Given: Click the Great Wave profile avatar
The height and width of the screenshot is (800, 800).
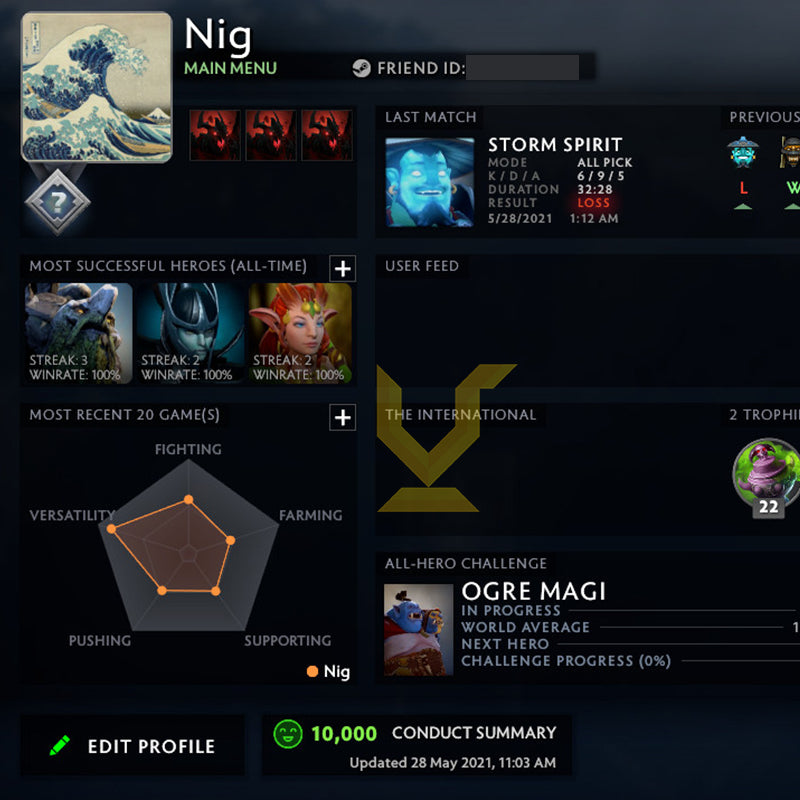Looking at the screenshot, I should [96, 86].
